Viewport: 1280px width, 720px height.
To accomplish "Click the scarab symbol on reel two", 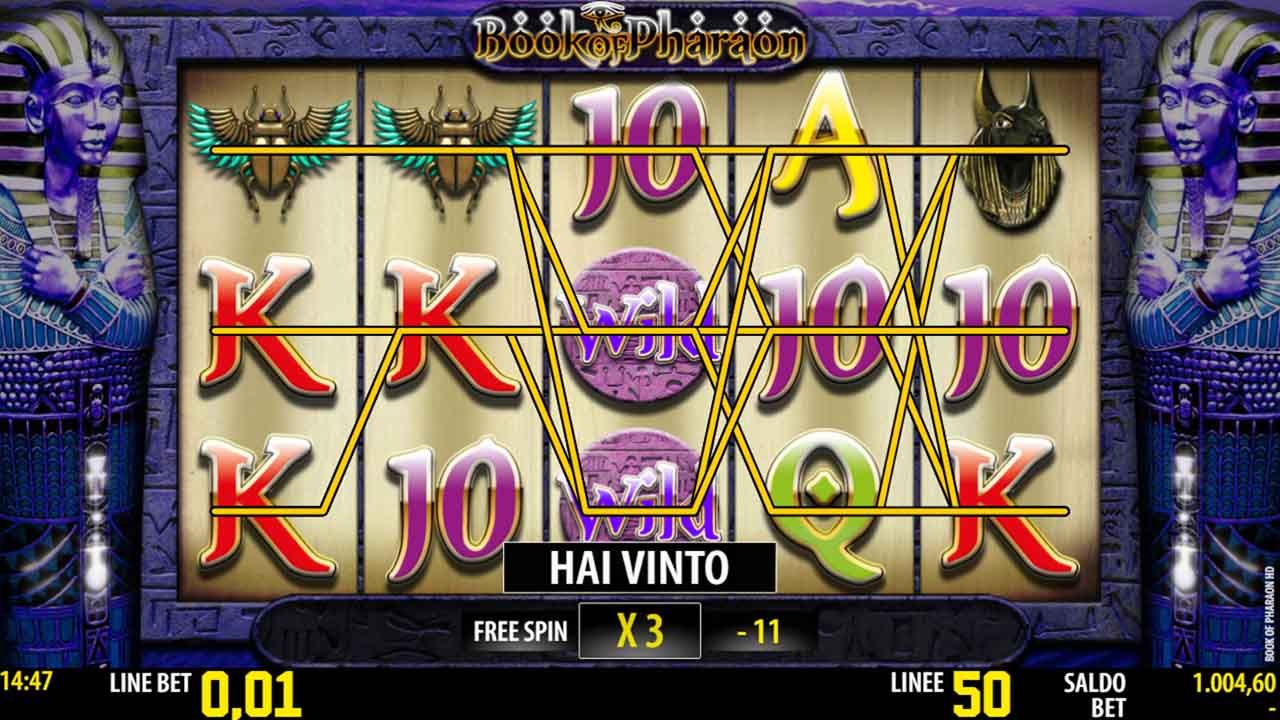I will click(452, 150).
